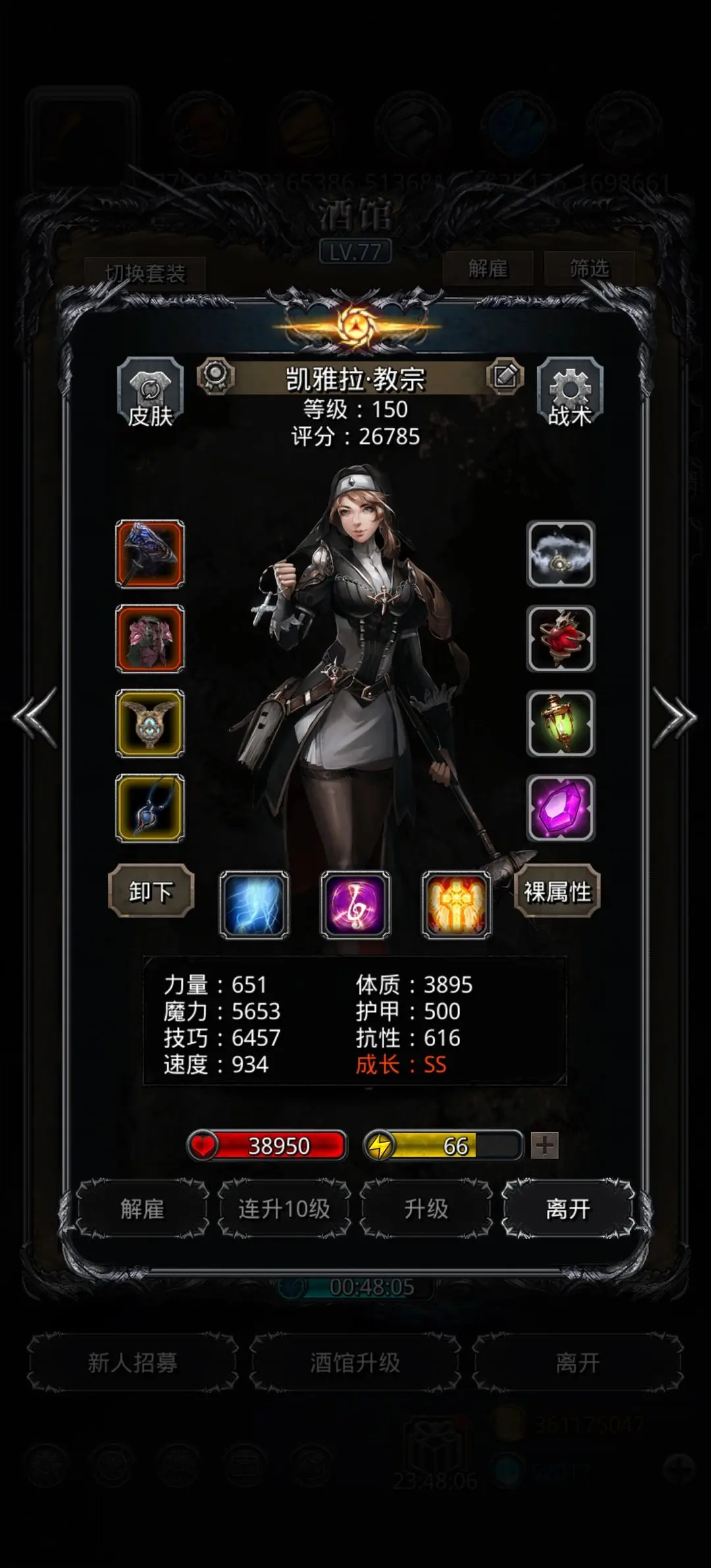Viewport: 711px width, 1568px height.
Task: Open the 皮肤 skin menu
Action: pyautogui.click(x=150, y=393)
